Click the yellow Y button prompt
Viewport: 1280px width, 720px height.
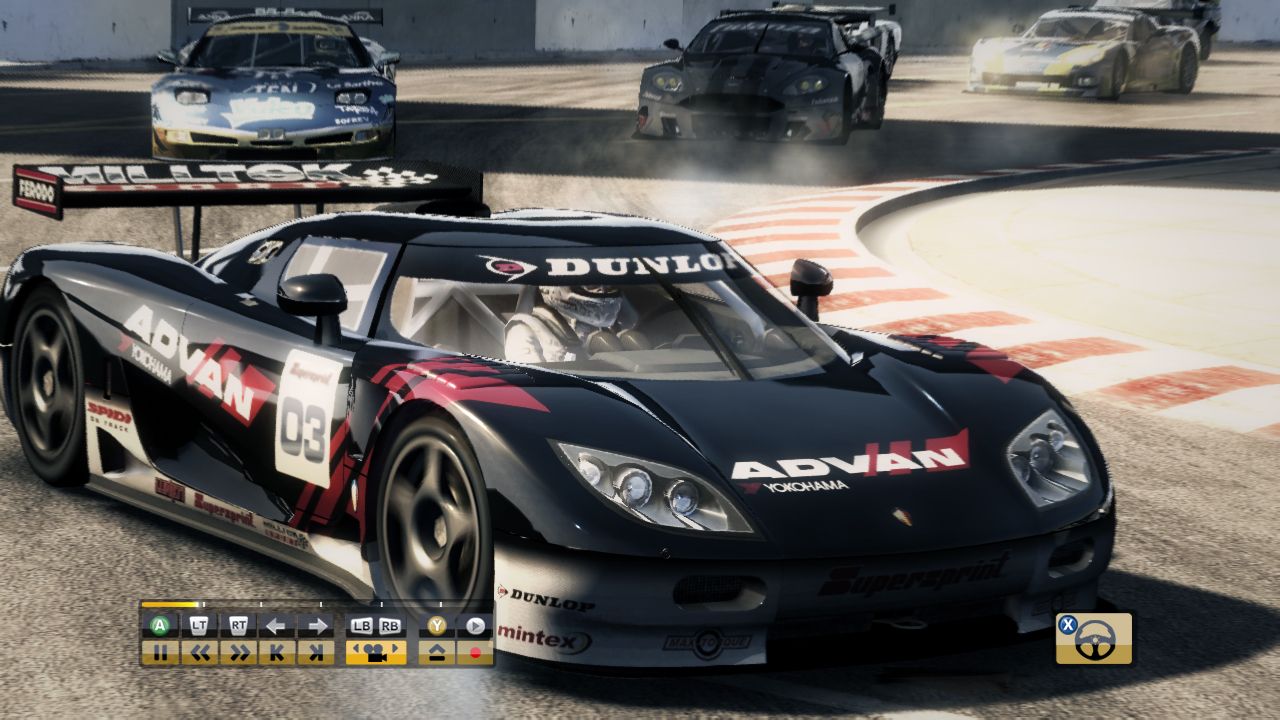[437, 626]
